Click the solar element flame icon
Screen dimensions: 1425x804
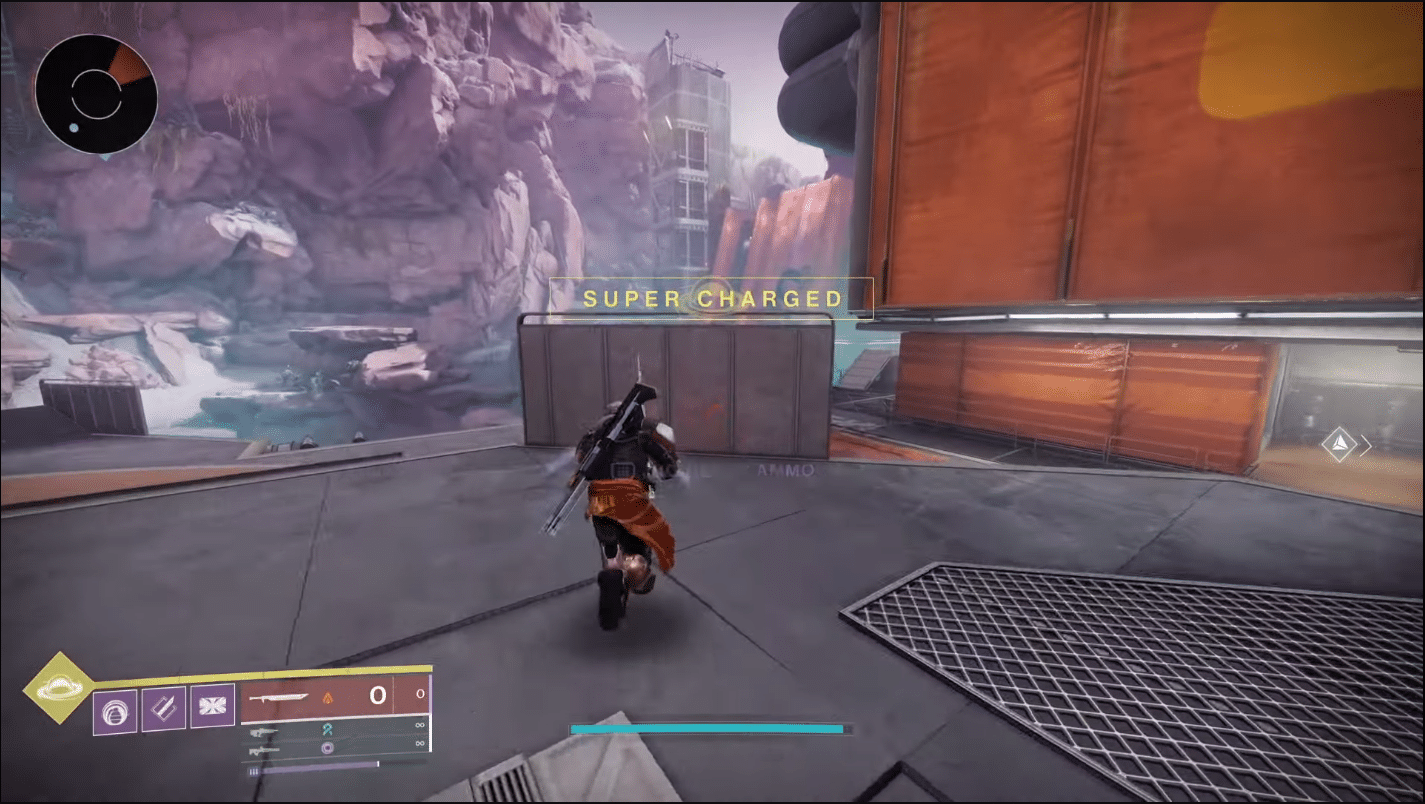tap(328, 698)
